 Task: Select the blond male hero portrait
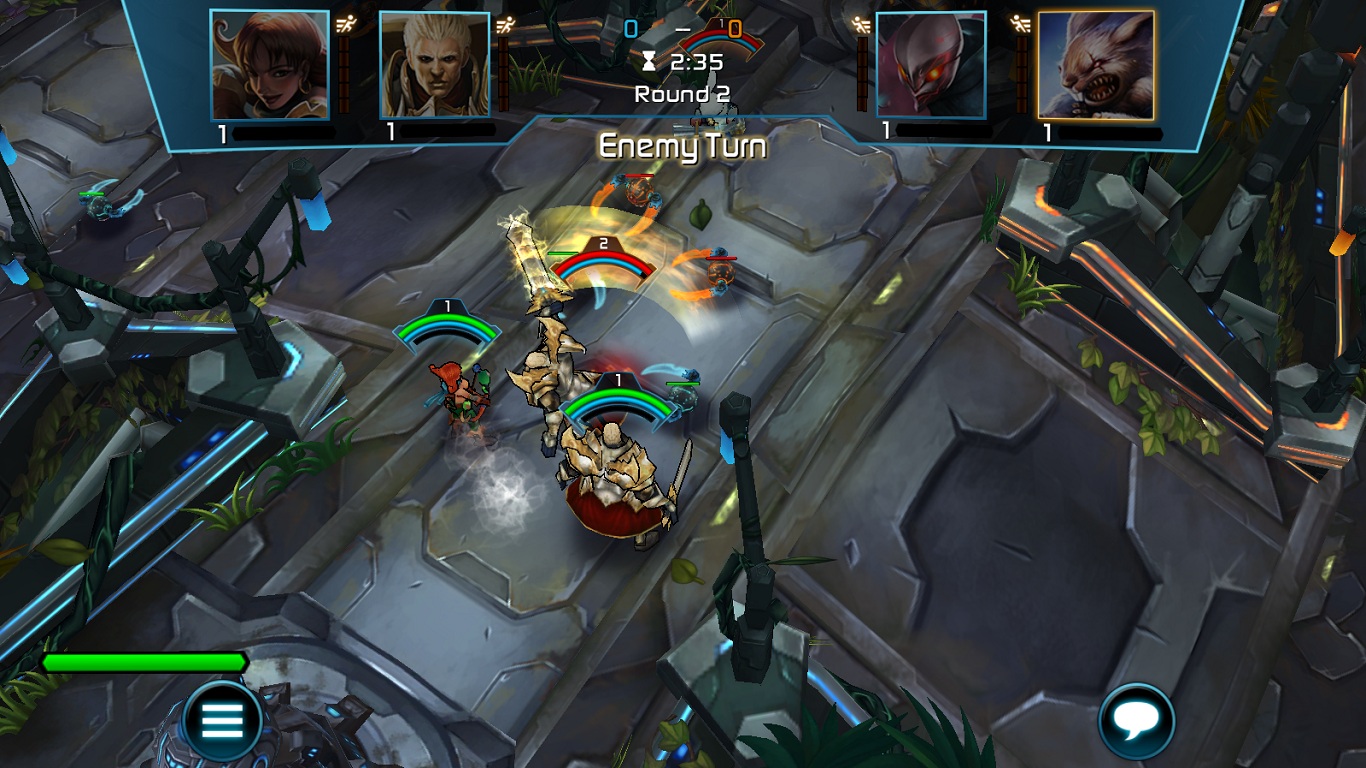pos(435,65)
